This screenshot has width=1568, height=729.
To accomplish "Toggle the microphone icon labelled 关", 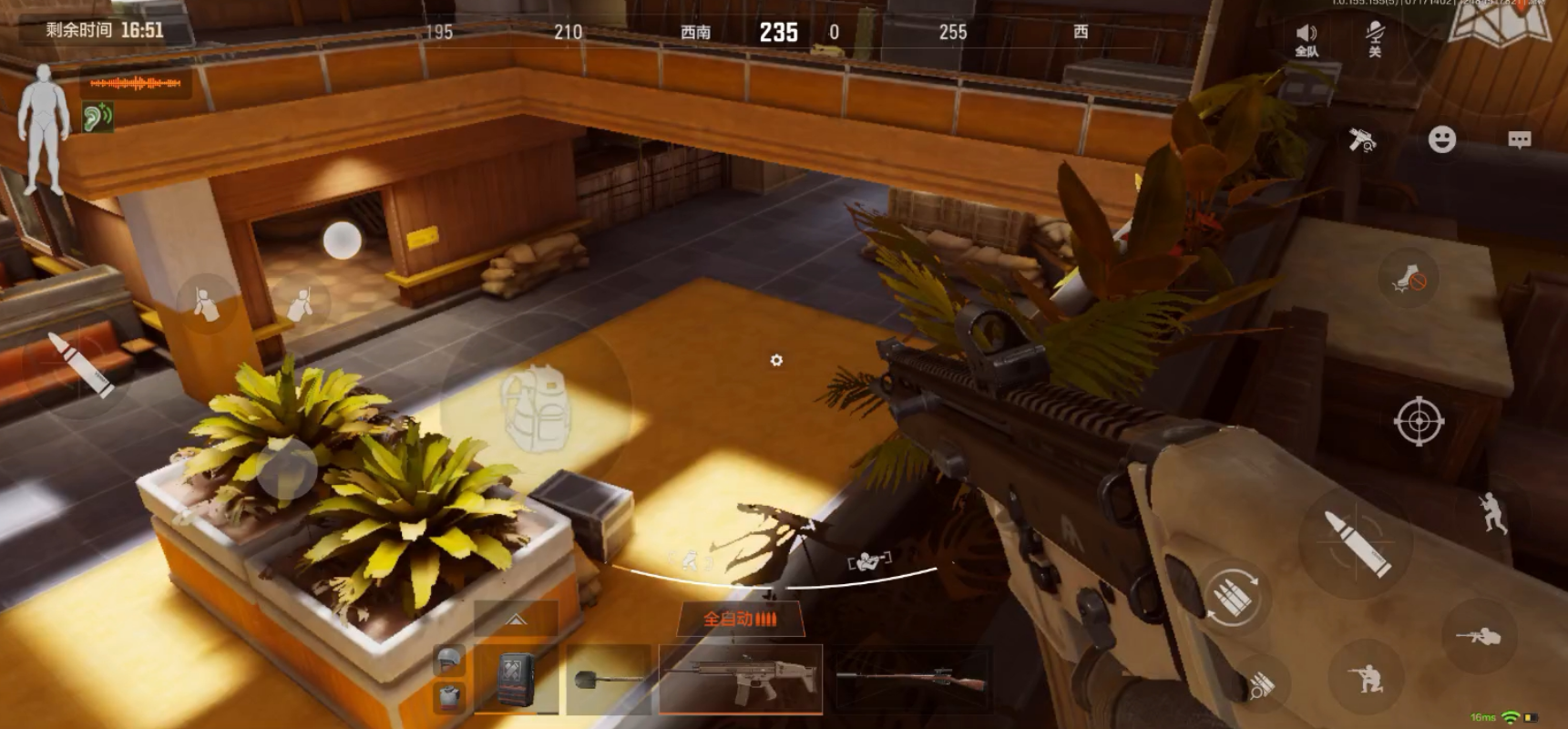I will 1374,39.
